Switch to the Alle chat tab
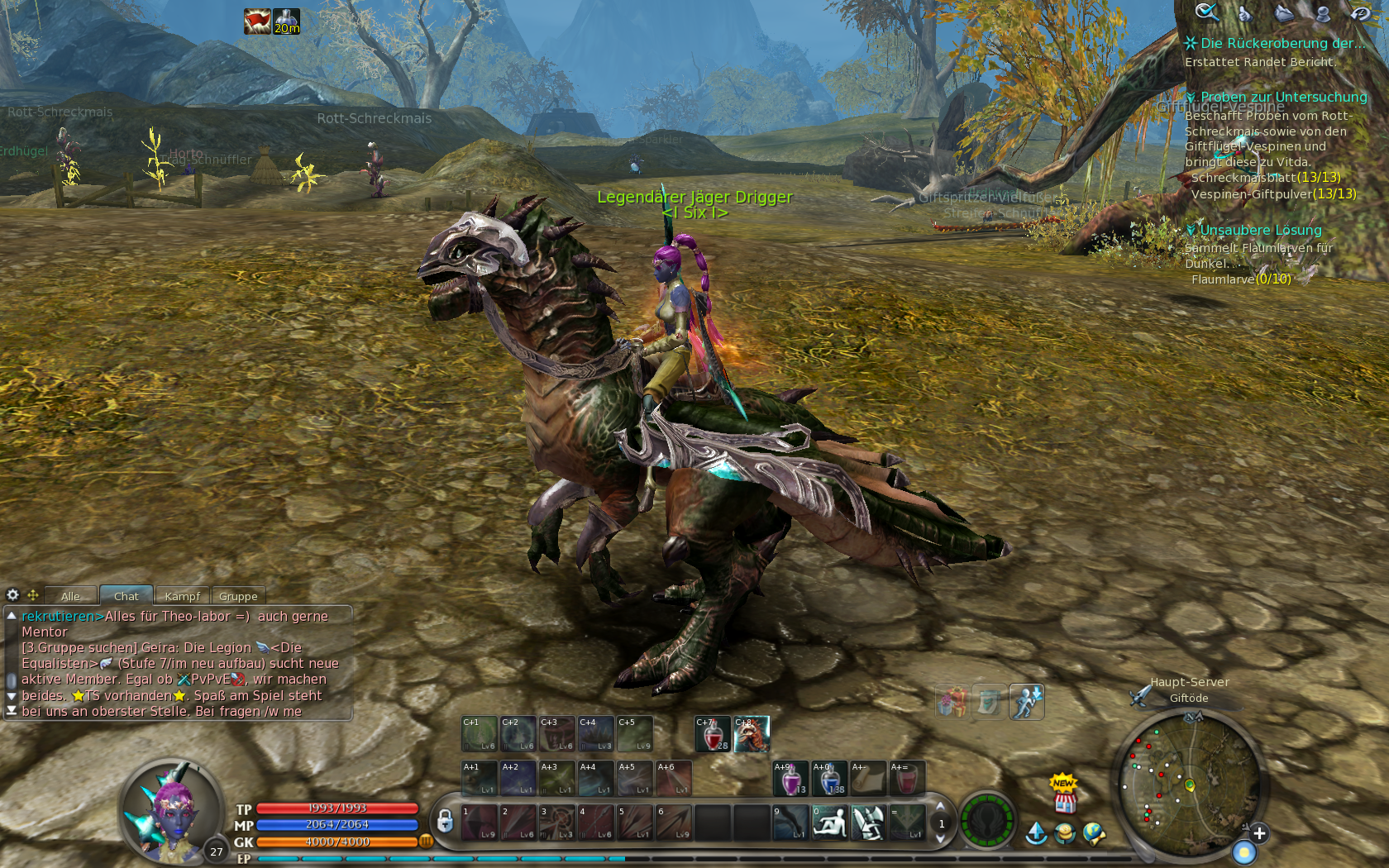This screenshot has width=1389, height=868. 71,596
